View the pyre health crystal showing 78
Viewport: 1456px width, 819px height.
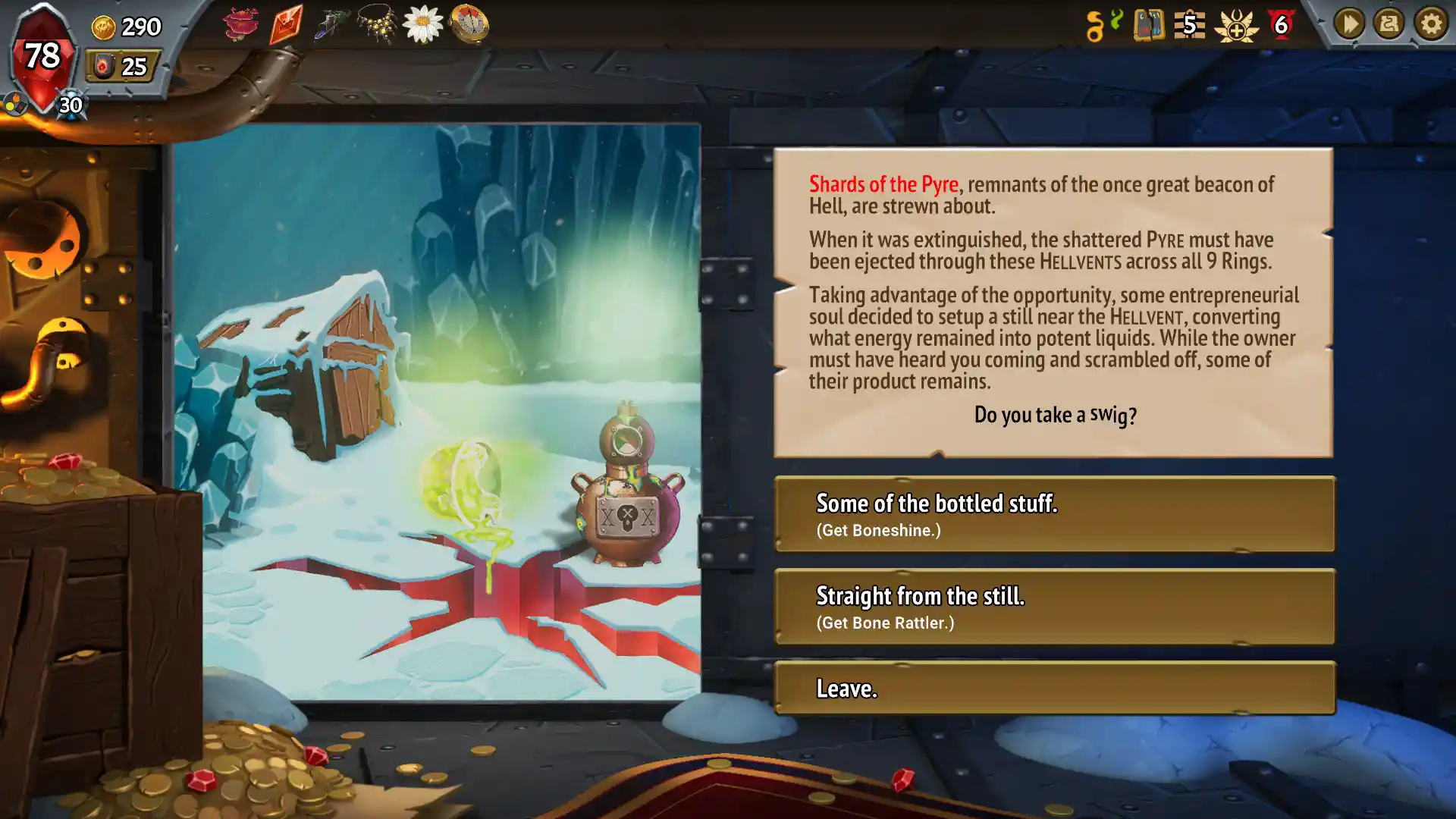[x=42, y=55]
